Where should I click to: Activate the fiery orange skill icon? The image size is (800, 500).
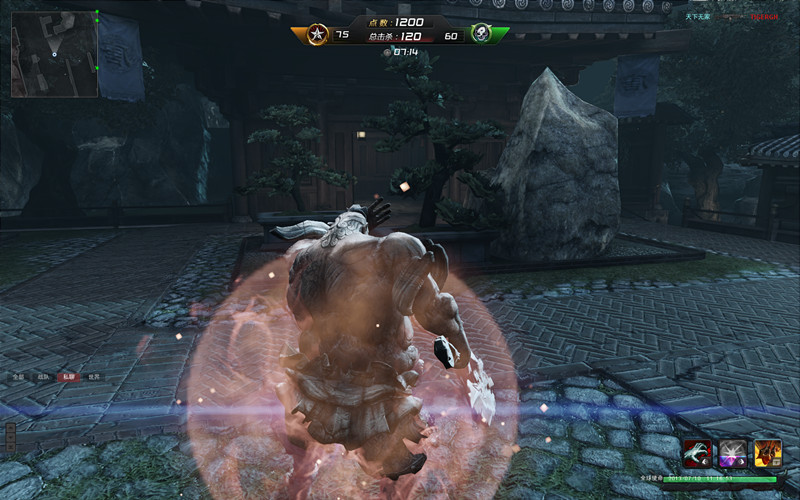point(767,453)
